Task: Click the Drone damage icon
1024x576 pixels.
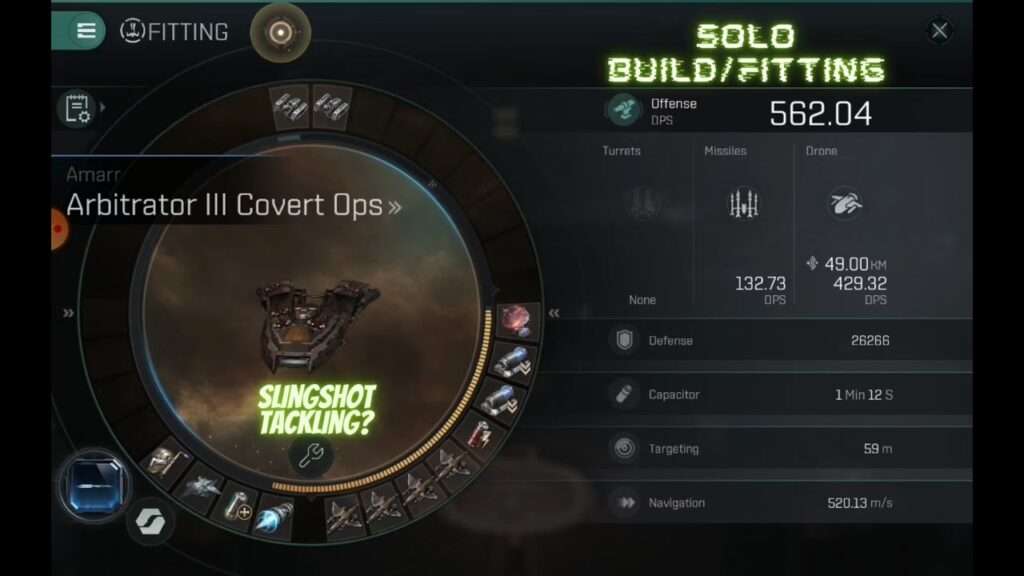Action: 845,204
